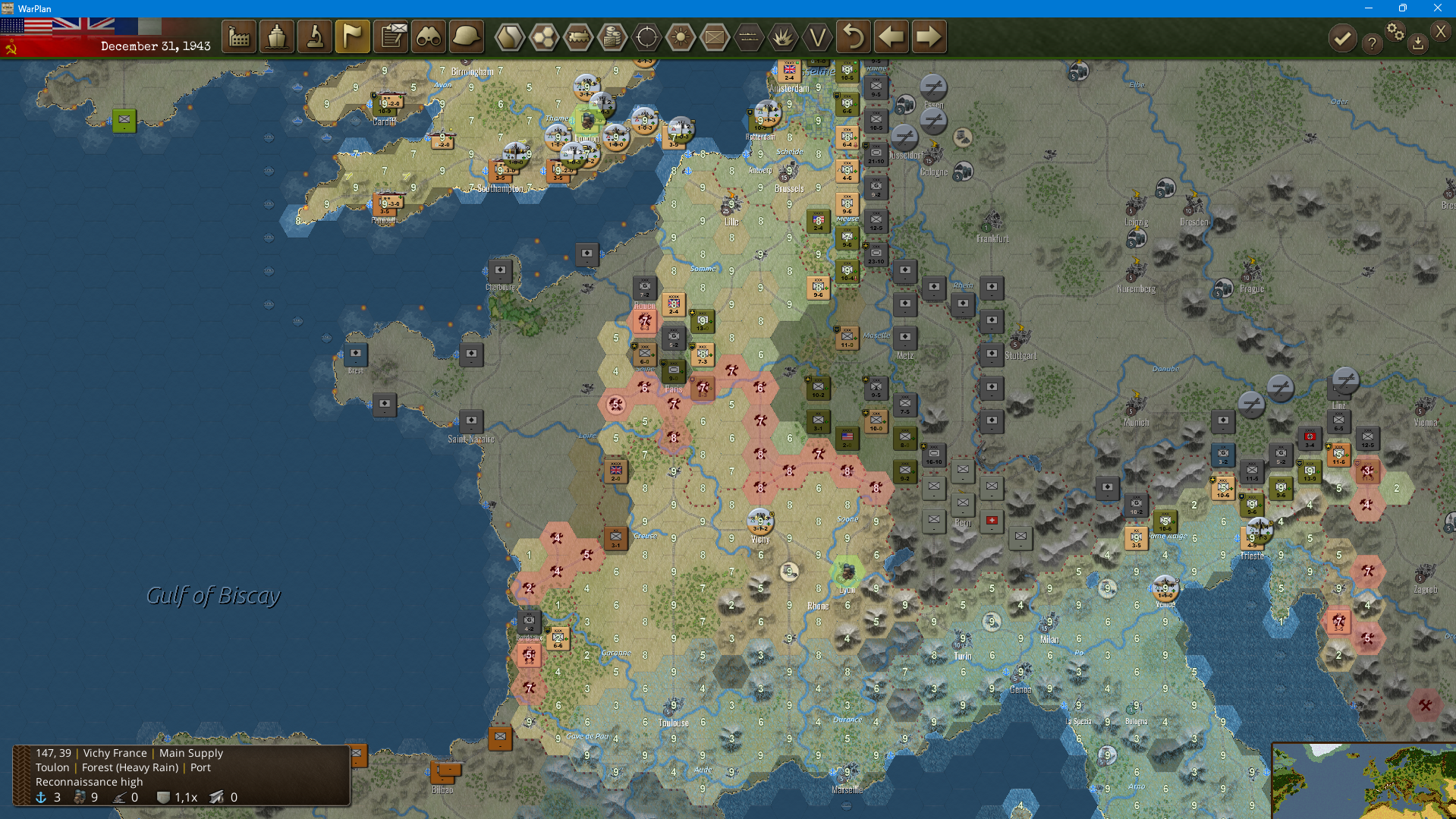Open the reports notepad with envelope
Screen dimensions: 1456x819
[392, 36]
